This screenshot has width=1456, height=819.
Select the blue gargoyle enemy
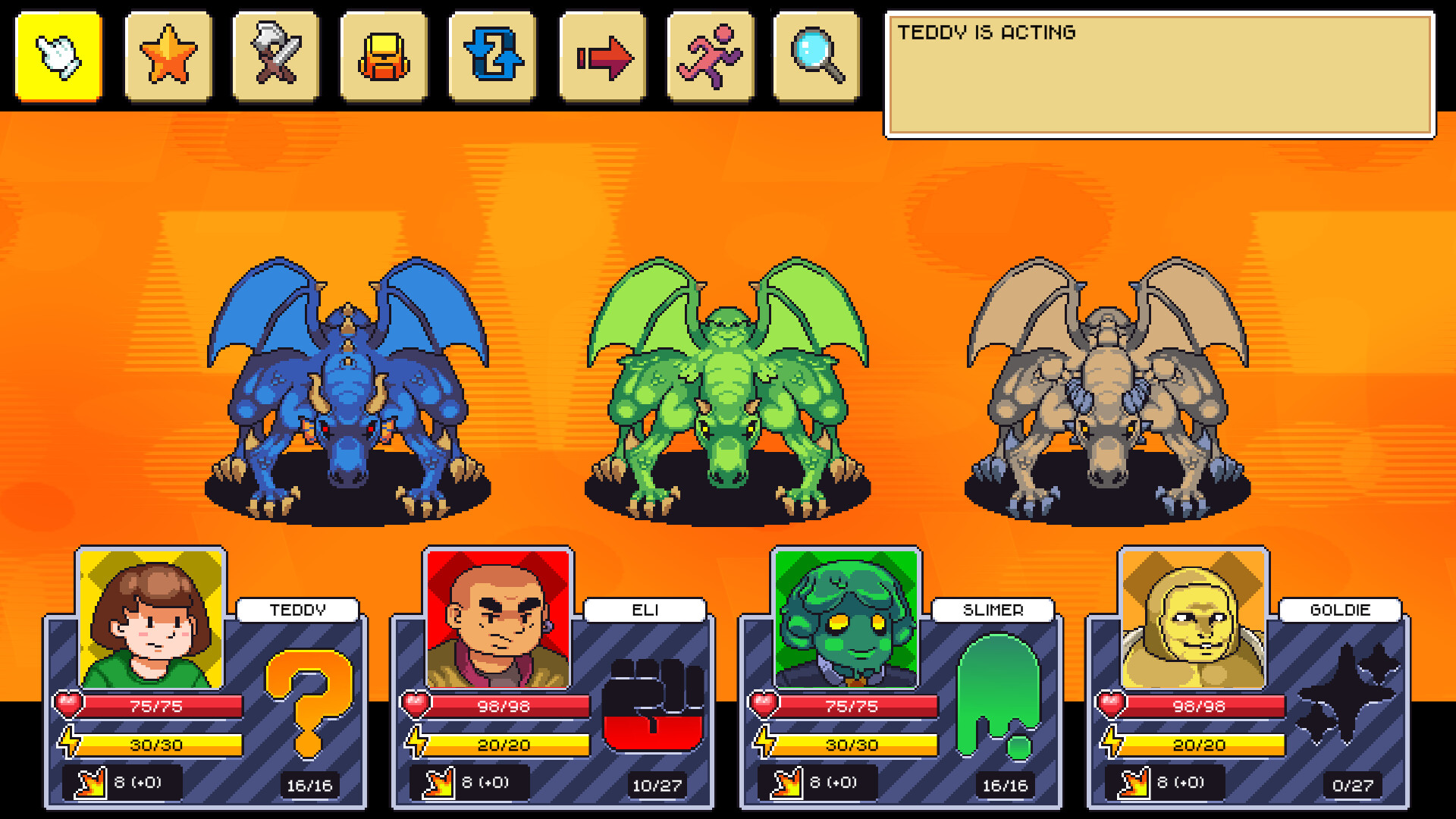pos(345,394)
